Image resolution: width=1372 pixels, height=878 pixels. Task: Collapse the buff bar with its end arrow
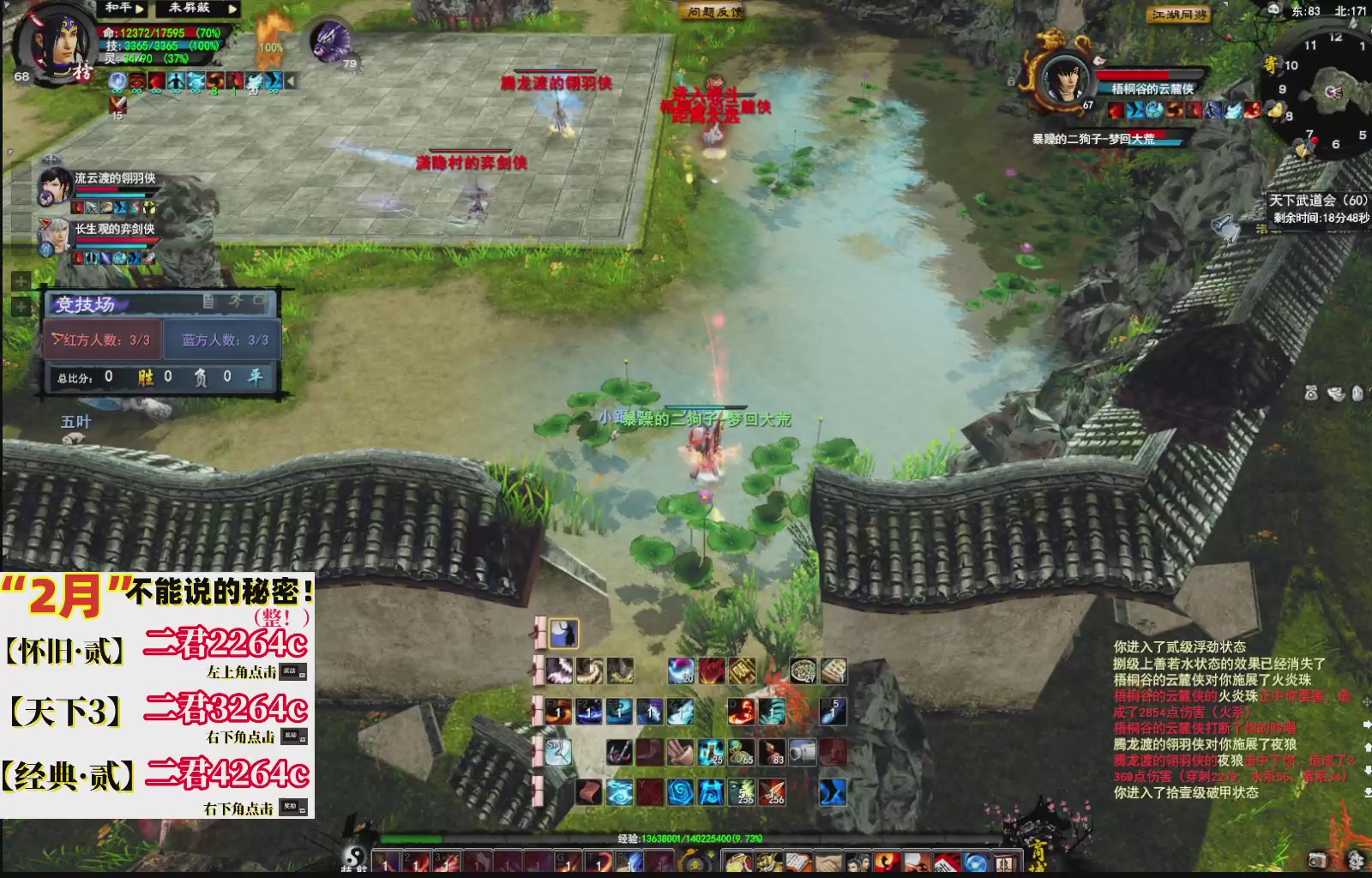click(x=291, y=81)
